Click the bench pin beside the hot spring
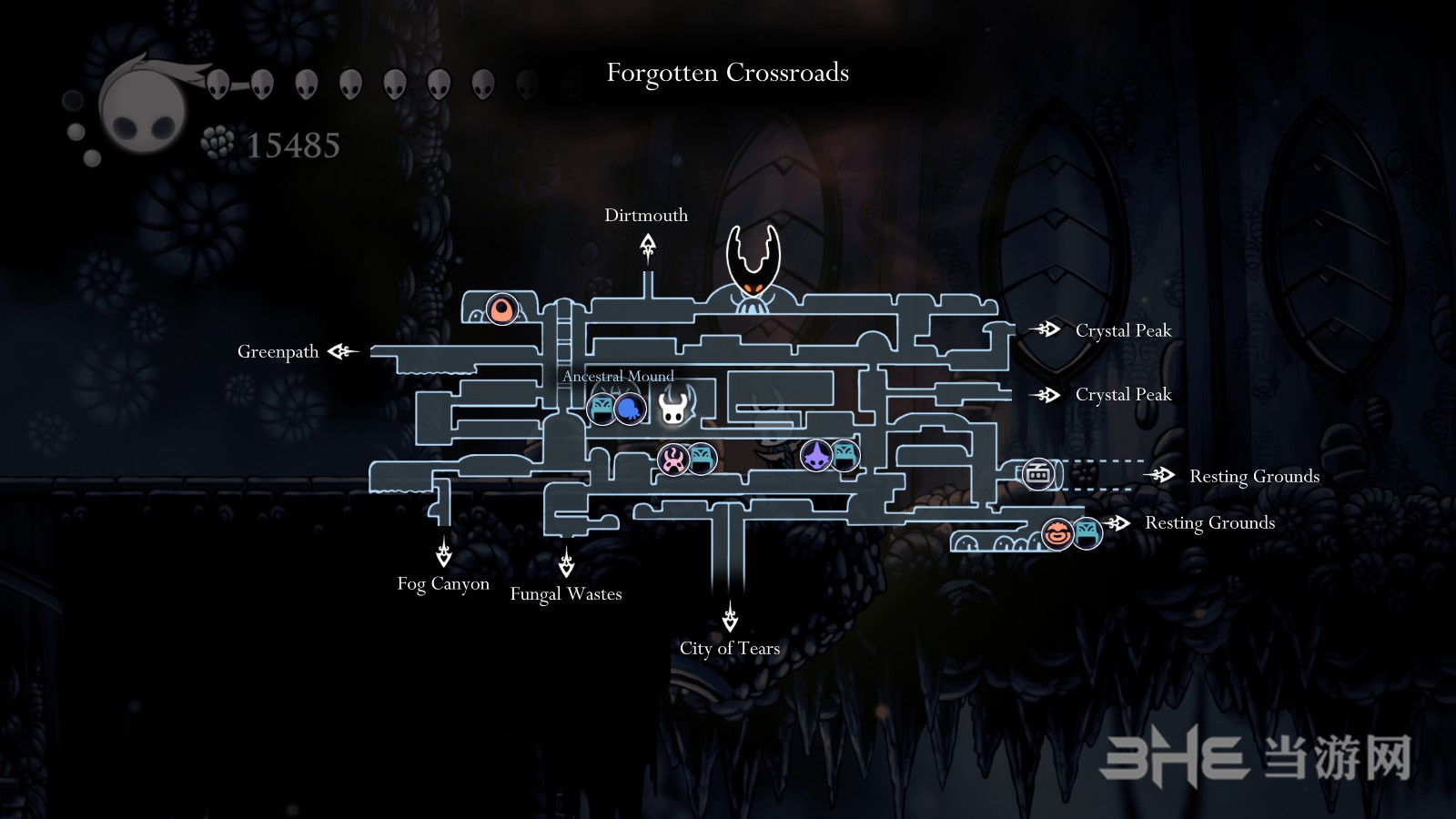Image resolution: width=1456 pixels, height=819 pixels. pos(602,408)
